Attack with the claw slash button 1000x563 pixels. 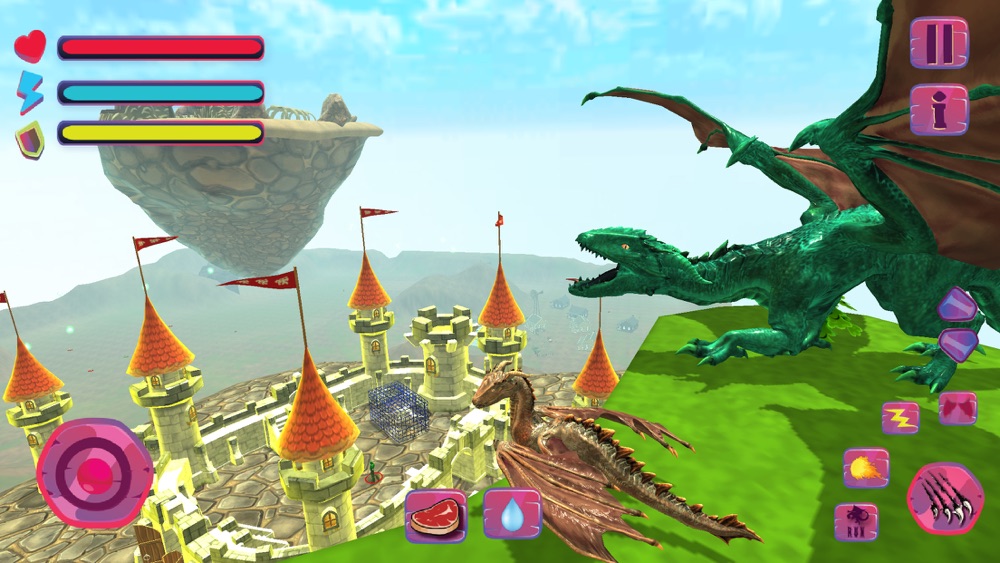pyautogui.click(x=945, y=498)
